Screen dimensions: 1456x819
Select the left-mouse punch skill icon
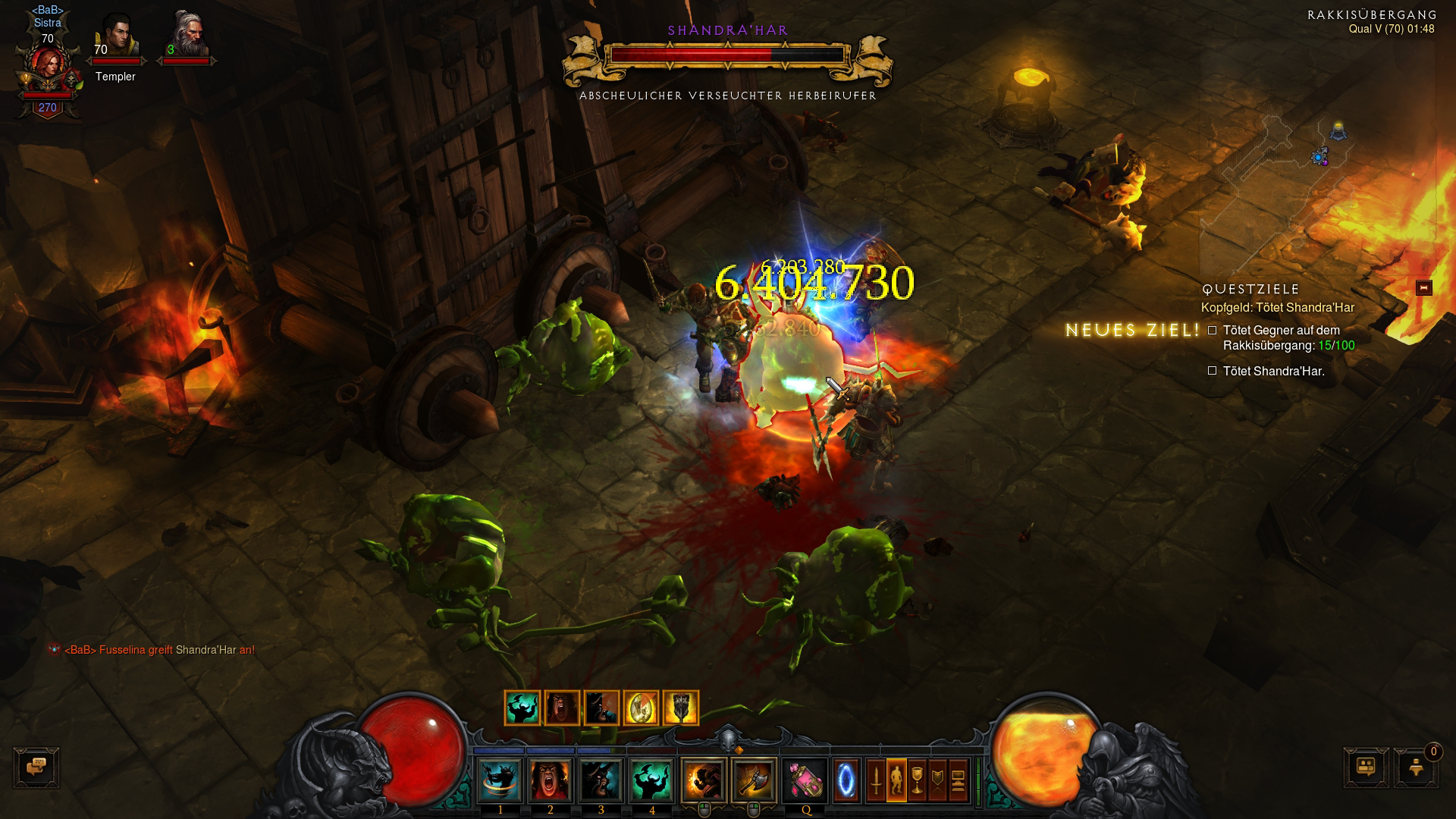(703, 780)
